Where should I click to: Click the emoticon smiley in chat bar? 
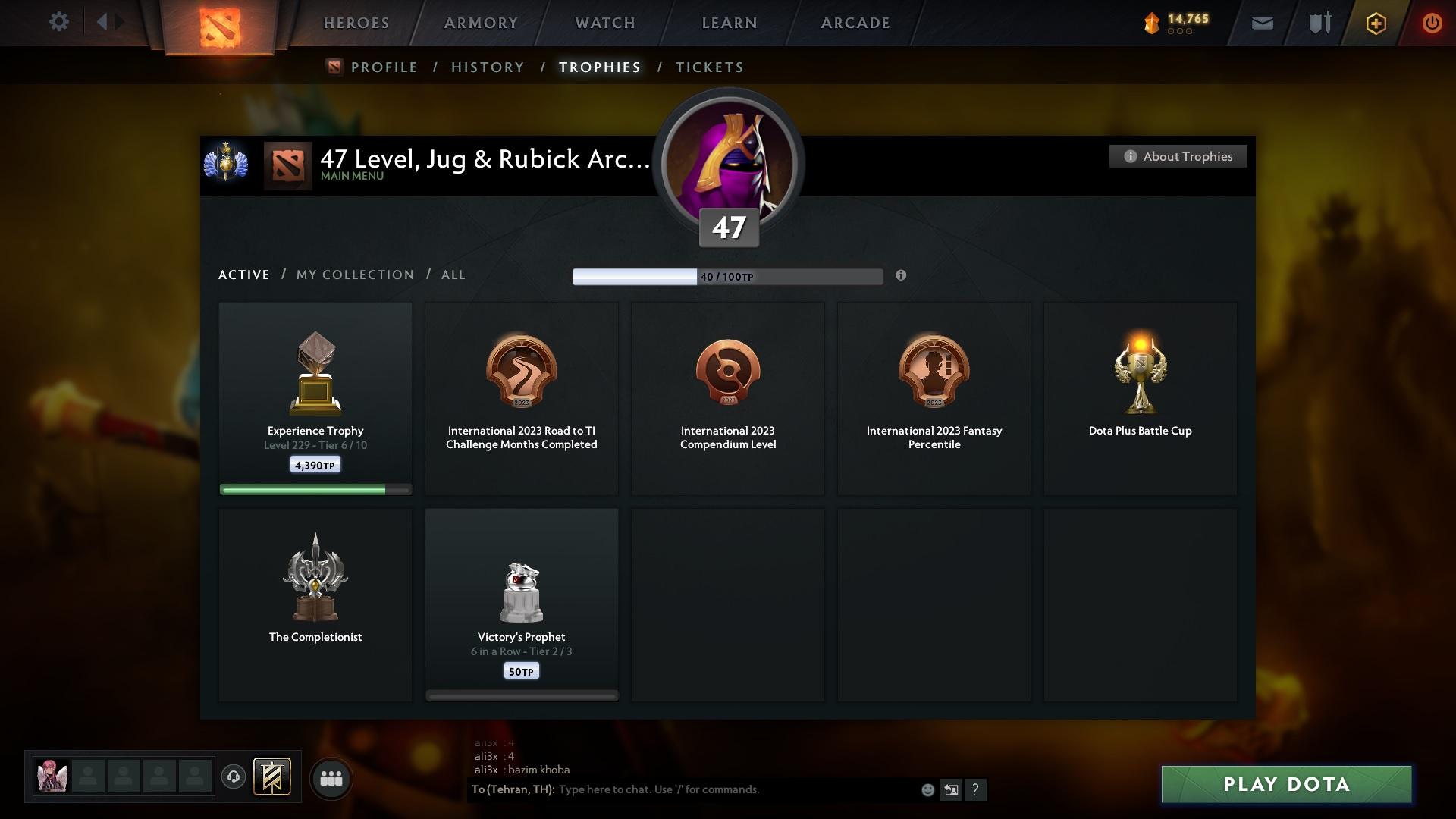pos(927,789)
